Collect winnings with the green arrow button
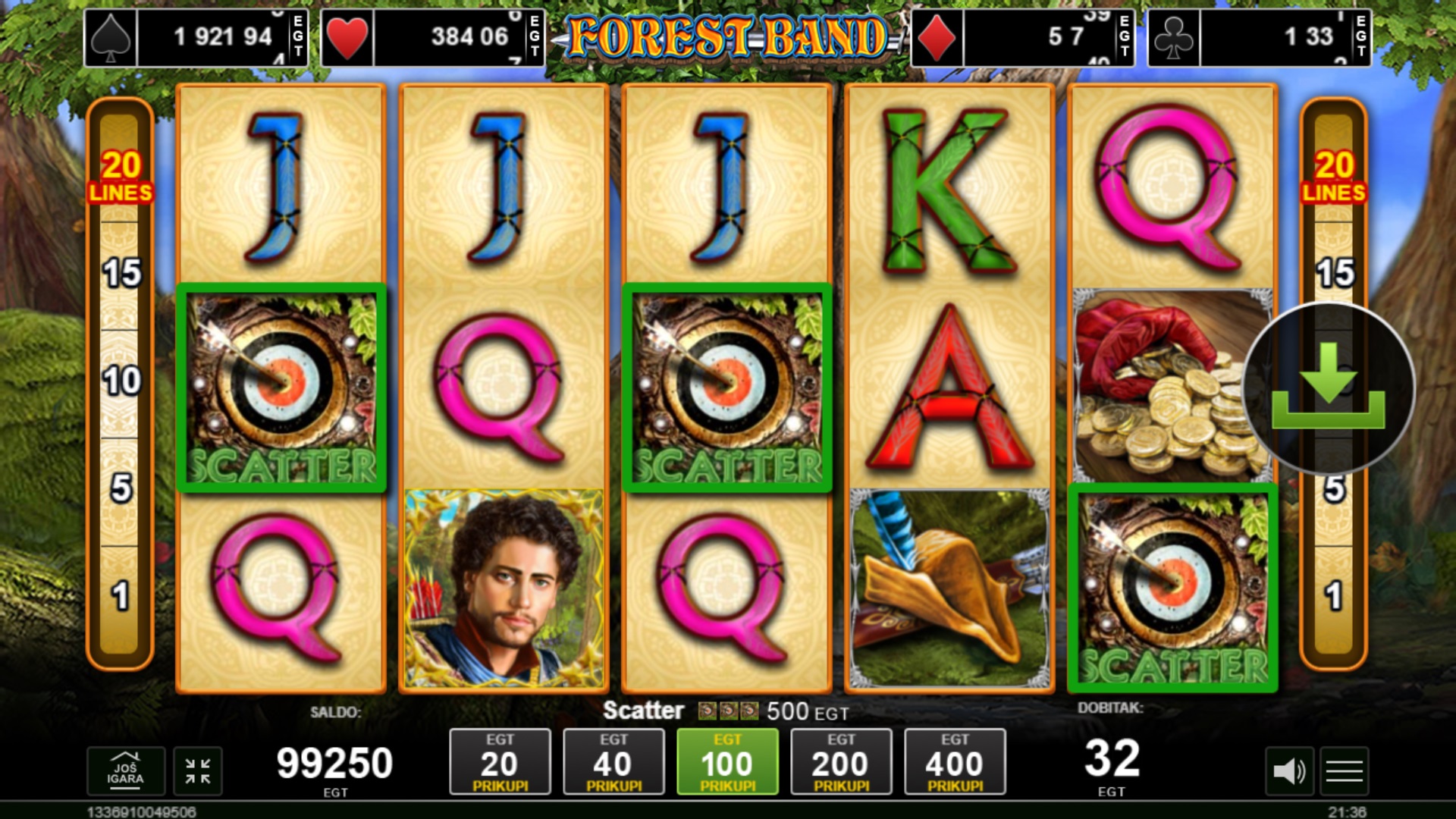This screenshot has height=819, width=1456. click(1329, 388)
